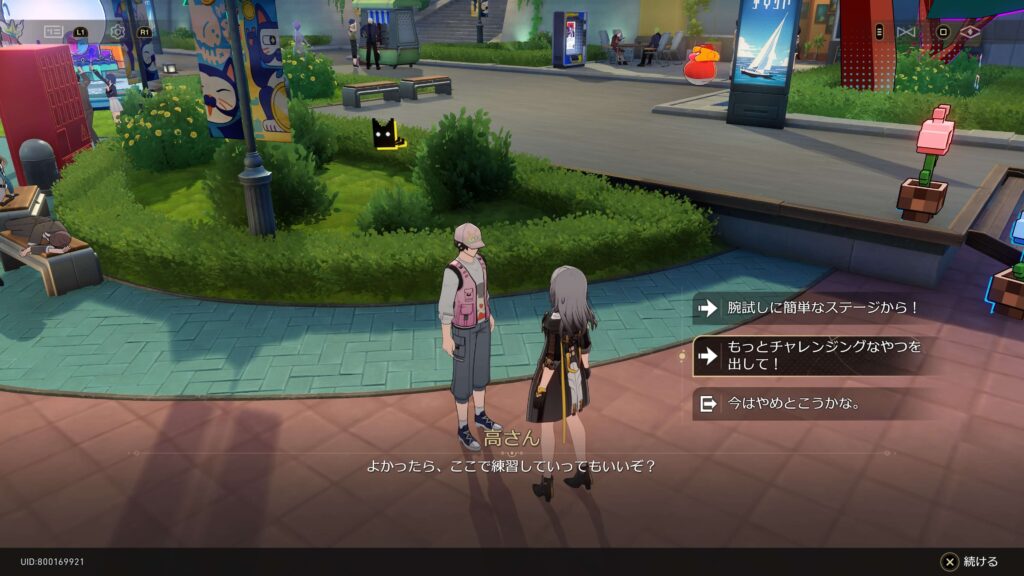
Task: Toggle auto-play with the gear icon
Action: [118, 31]
